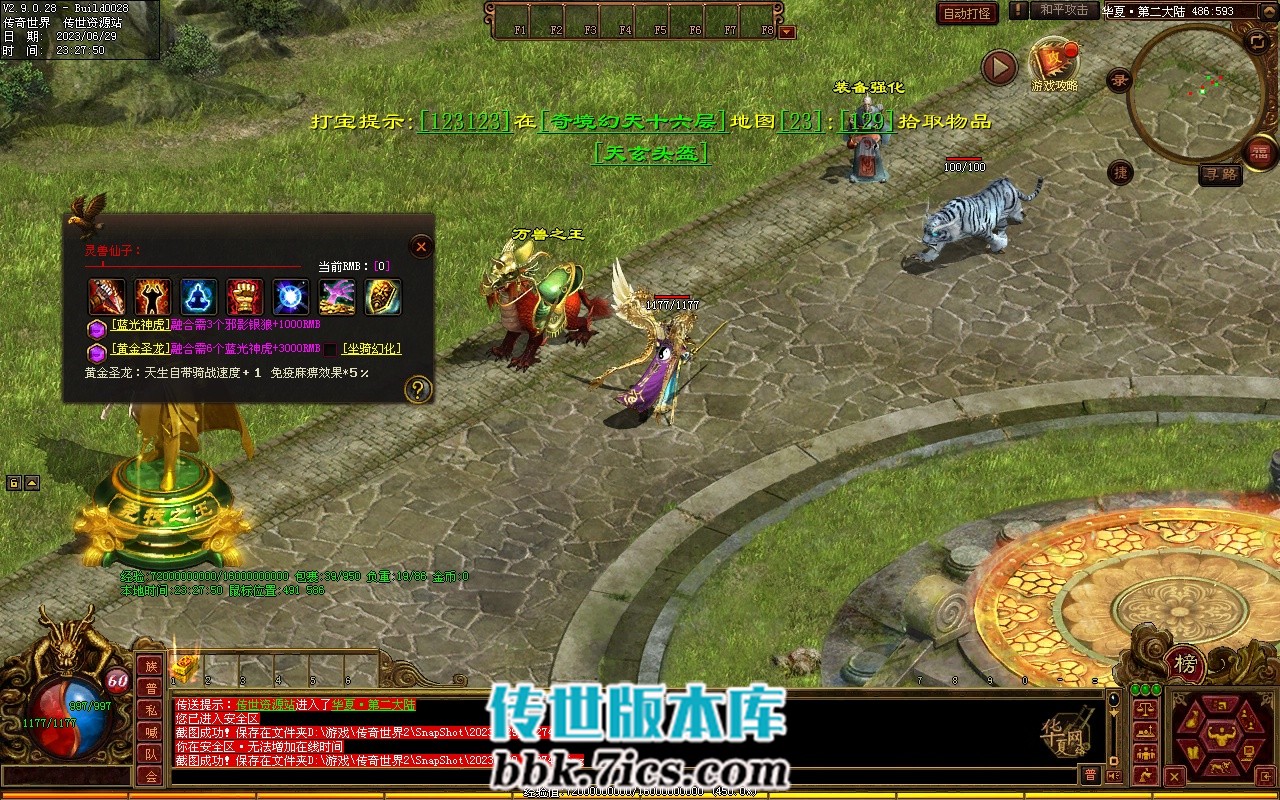Switch to the 队 team chat channel
This screenshot has width=1280, height=800.
click(x=151, y=754)
